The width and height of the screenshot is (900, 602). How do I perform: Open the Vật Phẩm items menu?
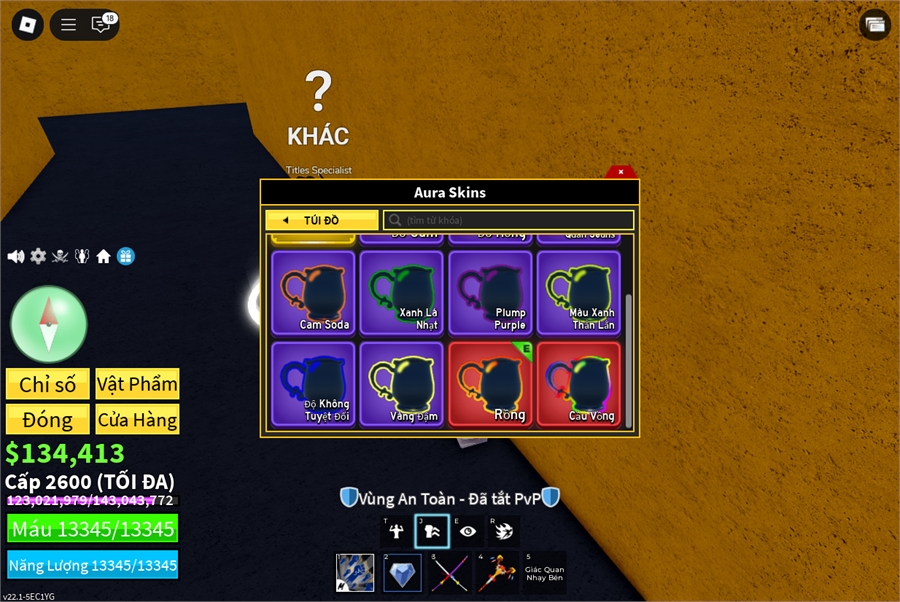[x=138, y=384]
